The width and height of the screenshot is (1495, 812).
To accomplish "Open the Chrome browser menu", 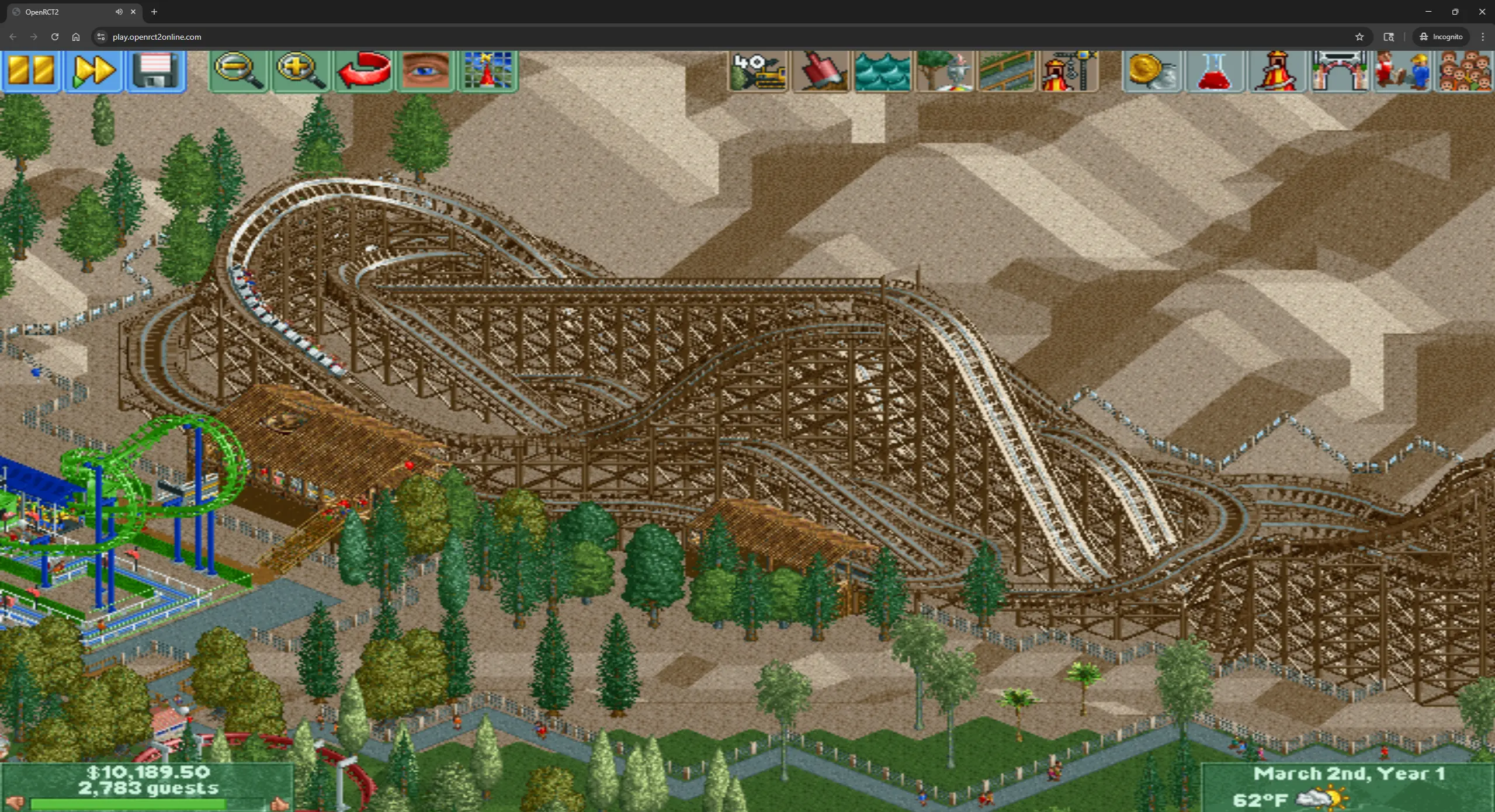I will tap(1483, 36).
